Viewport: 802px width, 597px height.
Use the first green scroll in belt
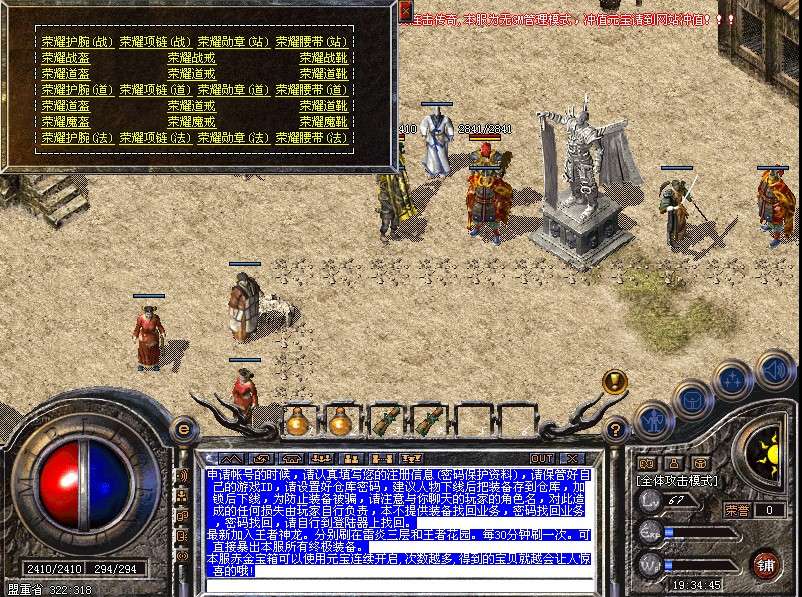[x=385, y=421]
